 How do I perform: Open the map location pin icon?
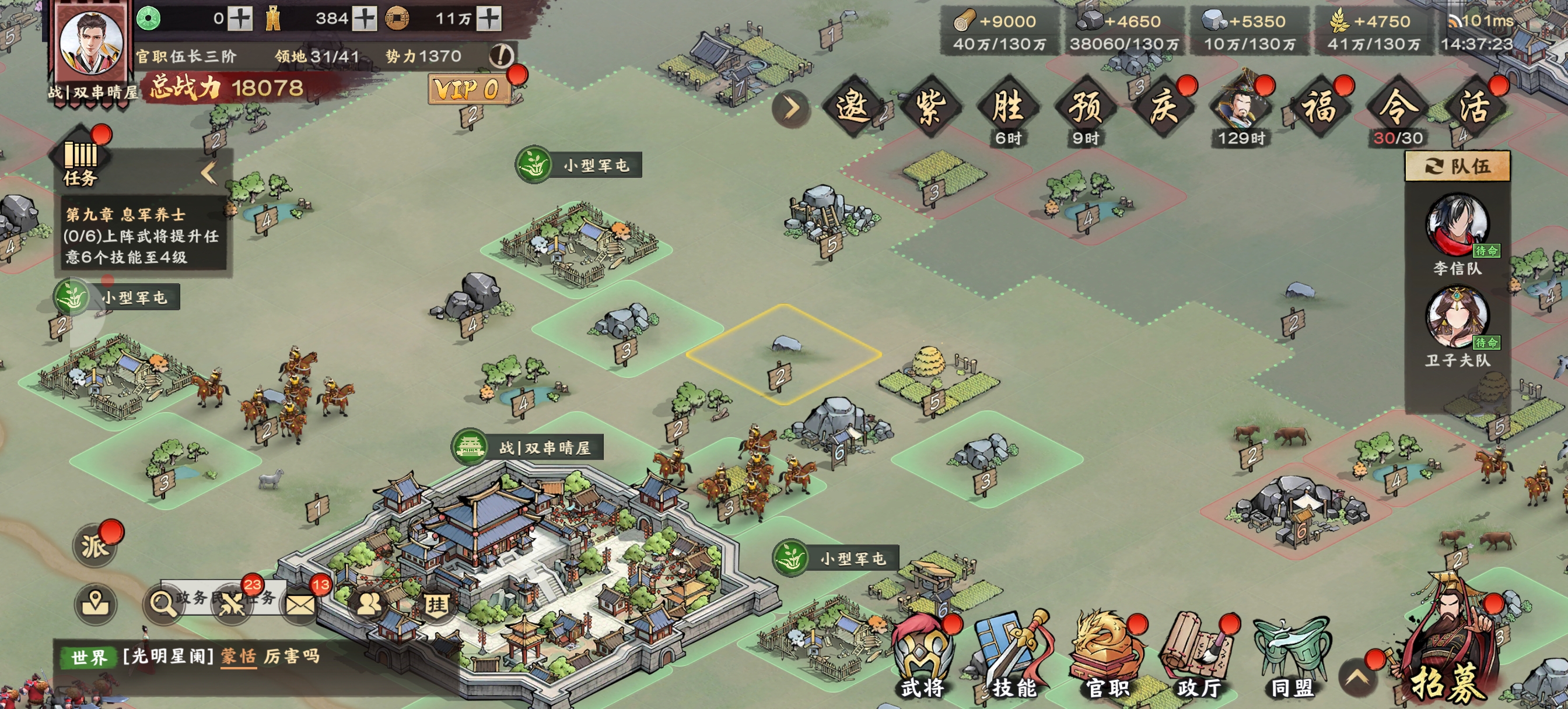96,603
